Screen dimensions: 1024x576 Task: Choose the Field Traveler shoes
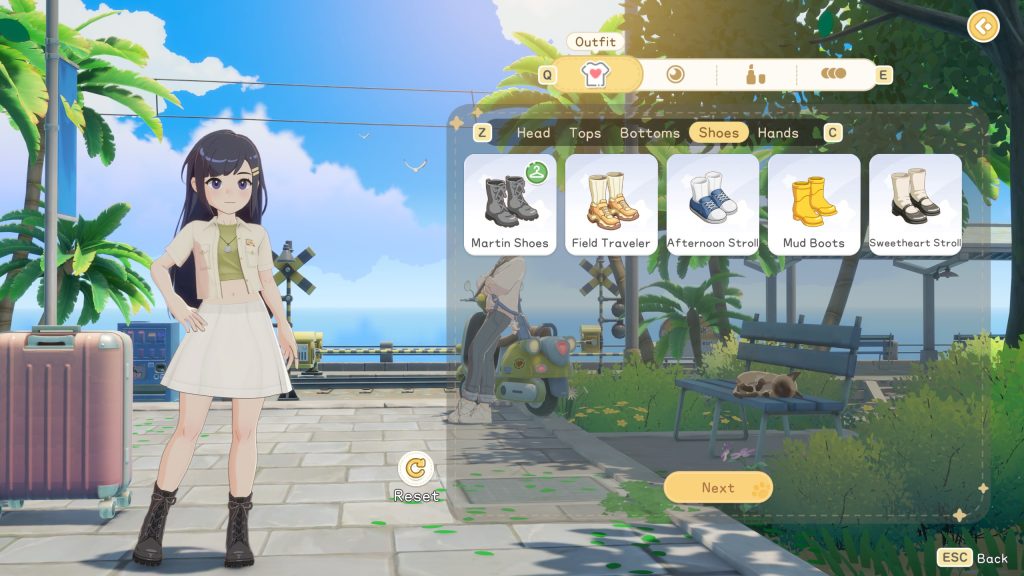pyautogui.click(x=611, y=204)
